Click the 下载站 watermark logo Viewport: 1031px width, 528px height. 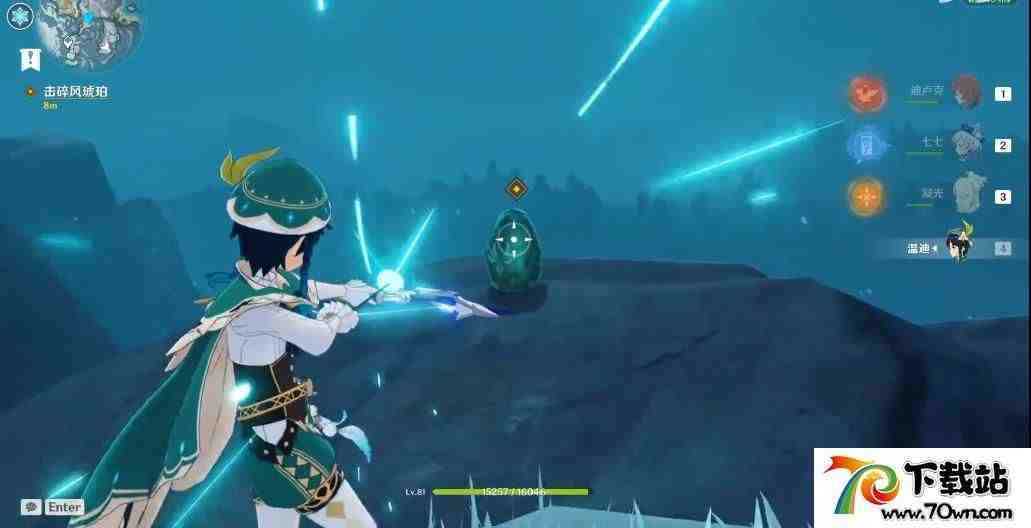coord(922,488)
